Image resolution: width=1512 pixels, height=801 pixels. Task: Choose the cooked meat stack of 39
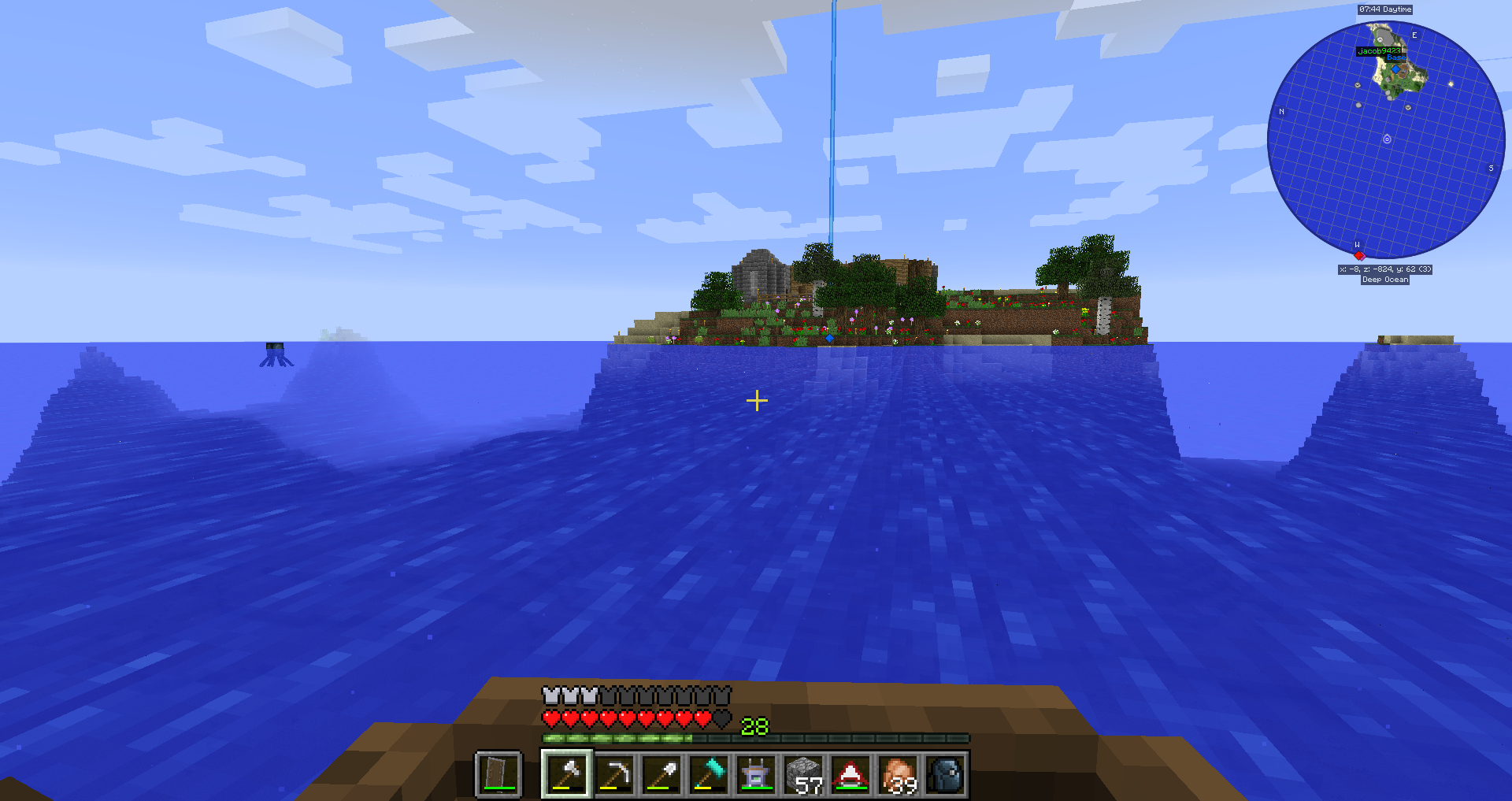[898, 774]
